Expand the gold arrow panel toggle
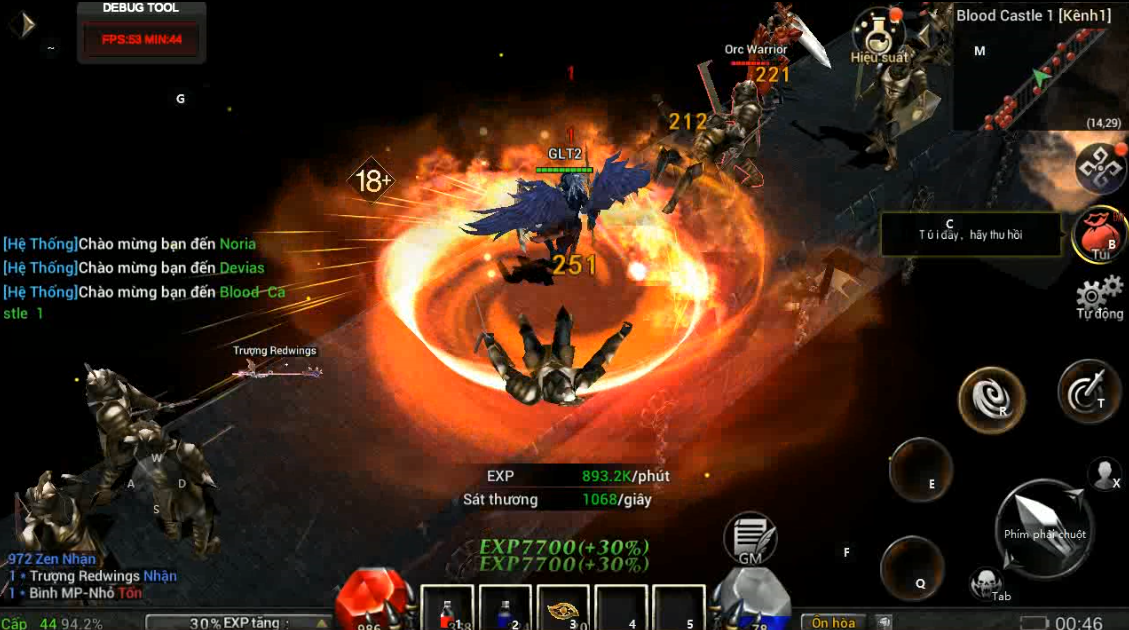 coord(24,24)
